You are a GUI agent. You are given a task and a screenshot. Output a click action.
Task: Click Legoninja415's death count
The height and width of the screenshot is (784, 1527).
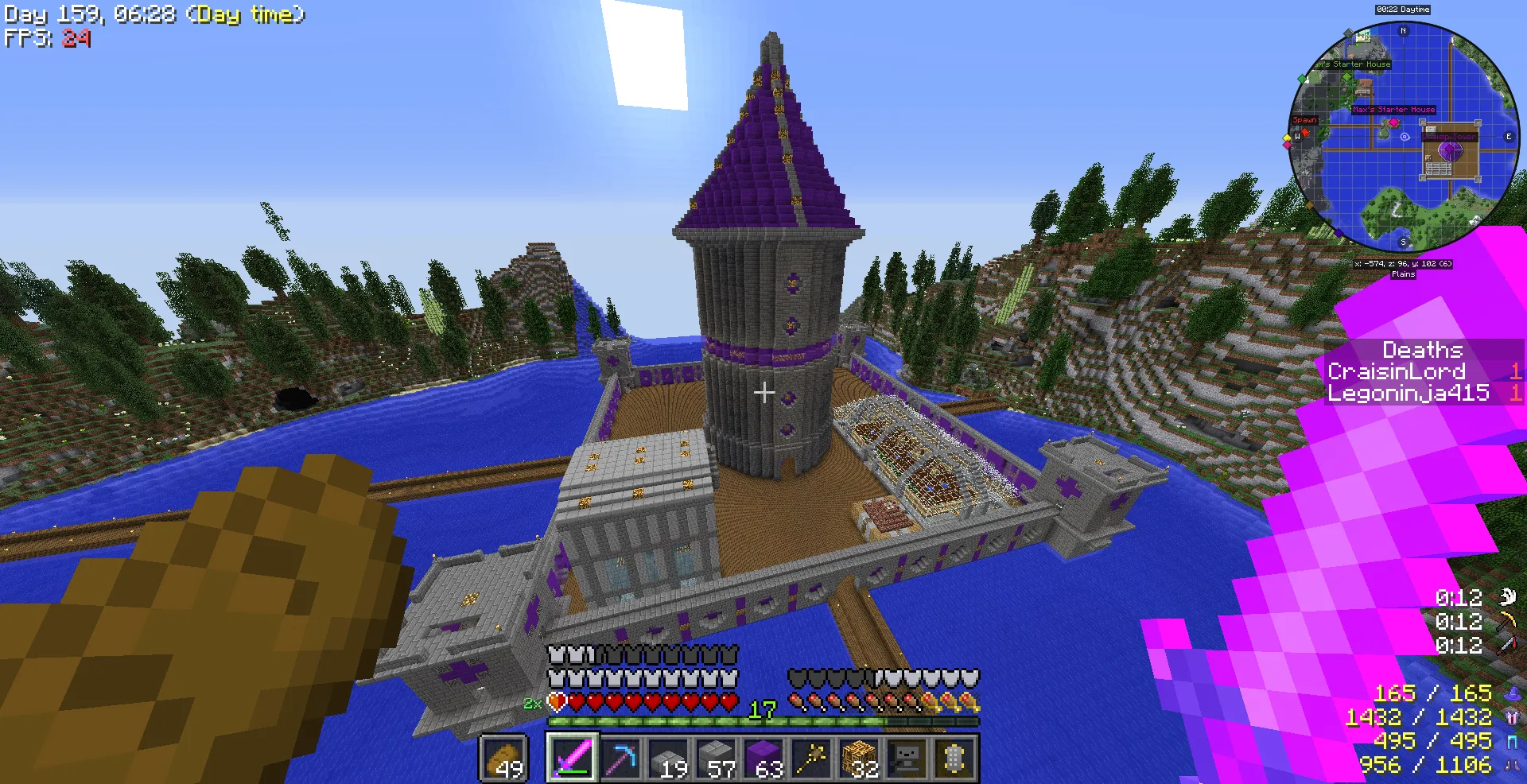tap(1516, 392)
